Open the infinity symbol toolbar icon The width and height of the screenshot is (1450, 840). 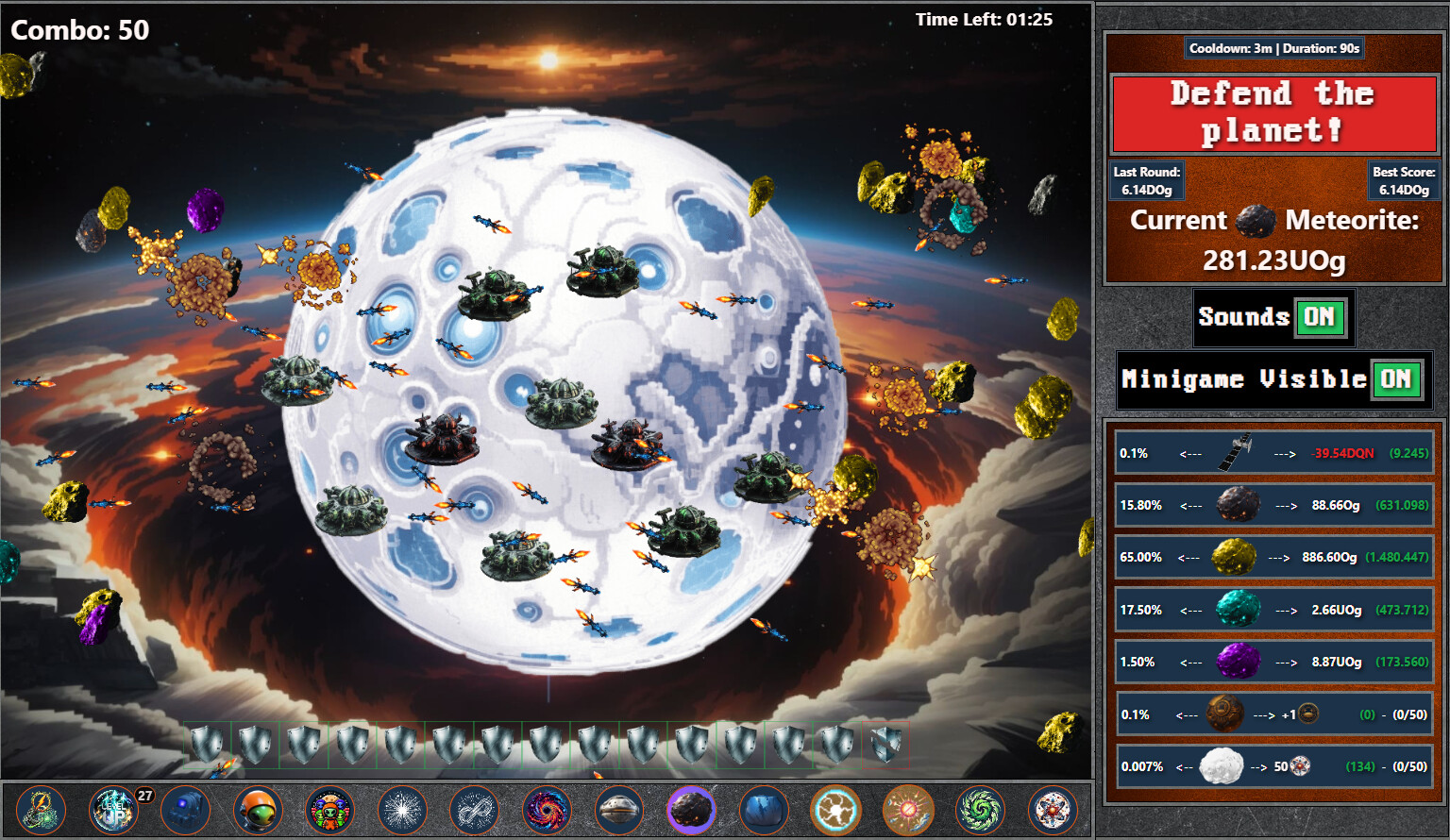click(477, 809)
